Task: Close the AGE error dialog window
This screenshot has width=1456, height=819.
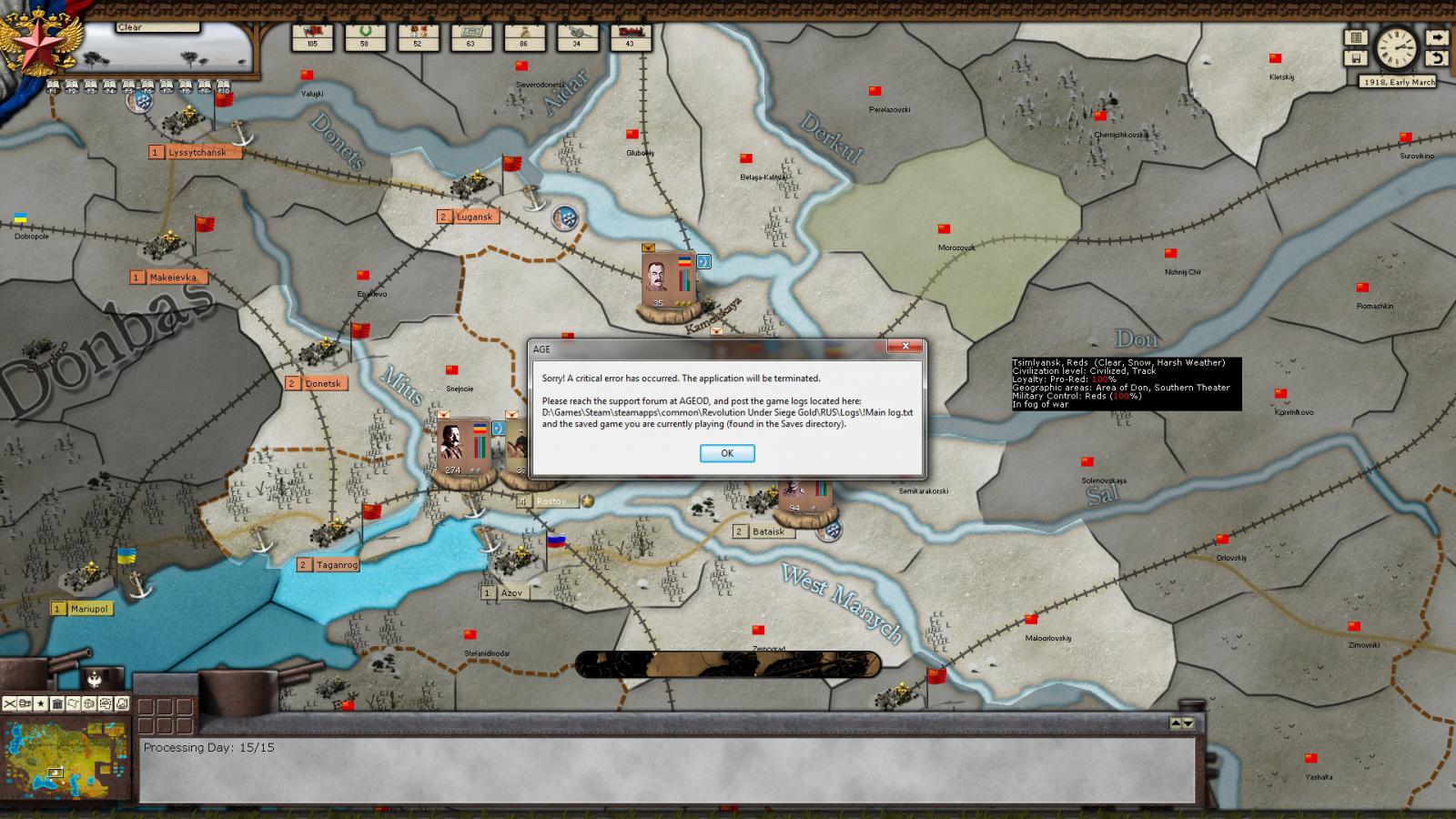Action: point(905,347)
